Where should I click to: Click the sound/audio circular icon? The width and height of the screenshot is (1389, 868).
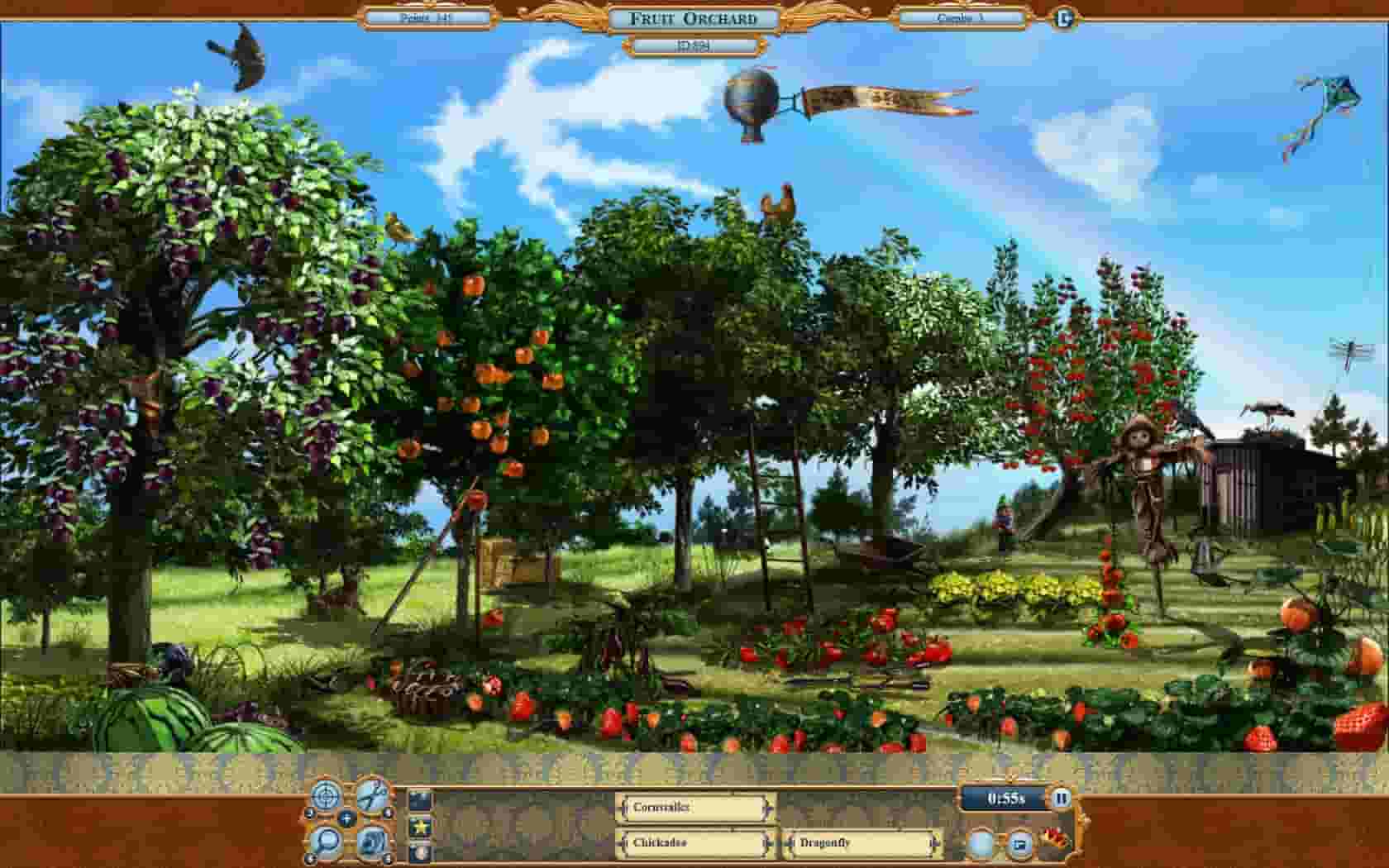[x=373, y=842]
